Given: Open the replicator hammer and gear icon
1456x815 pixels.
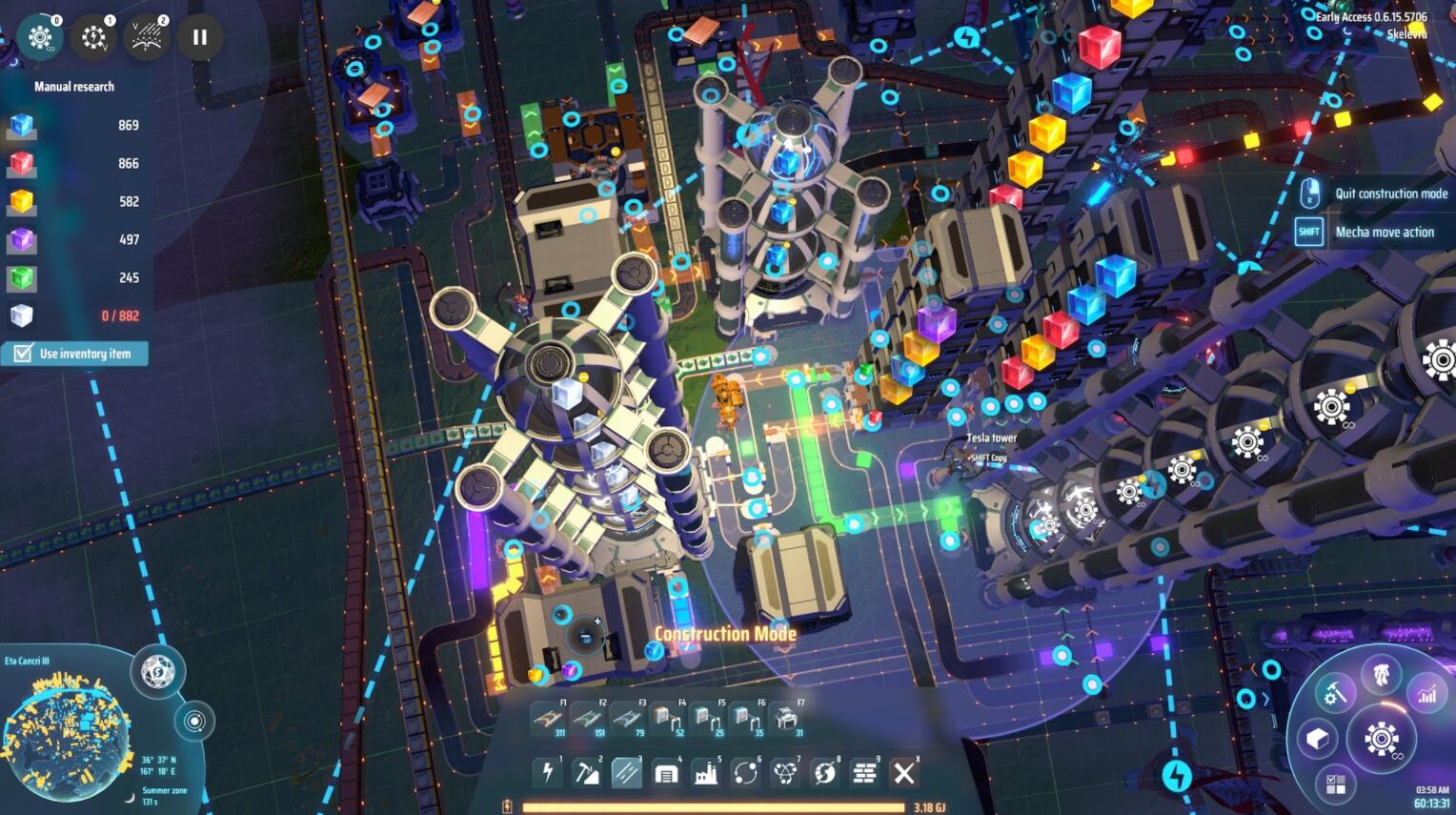Looking at the screenshot, I should (1335, 694).
